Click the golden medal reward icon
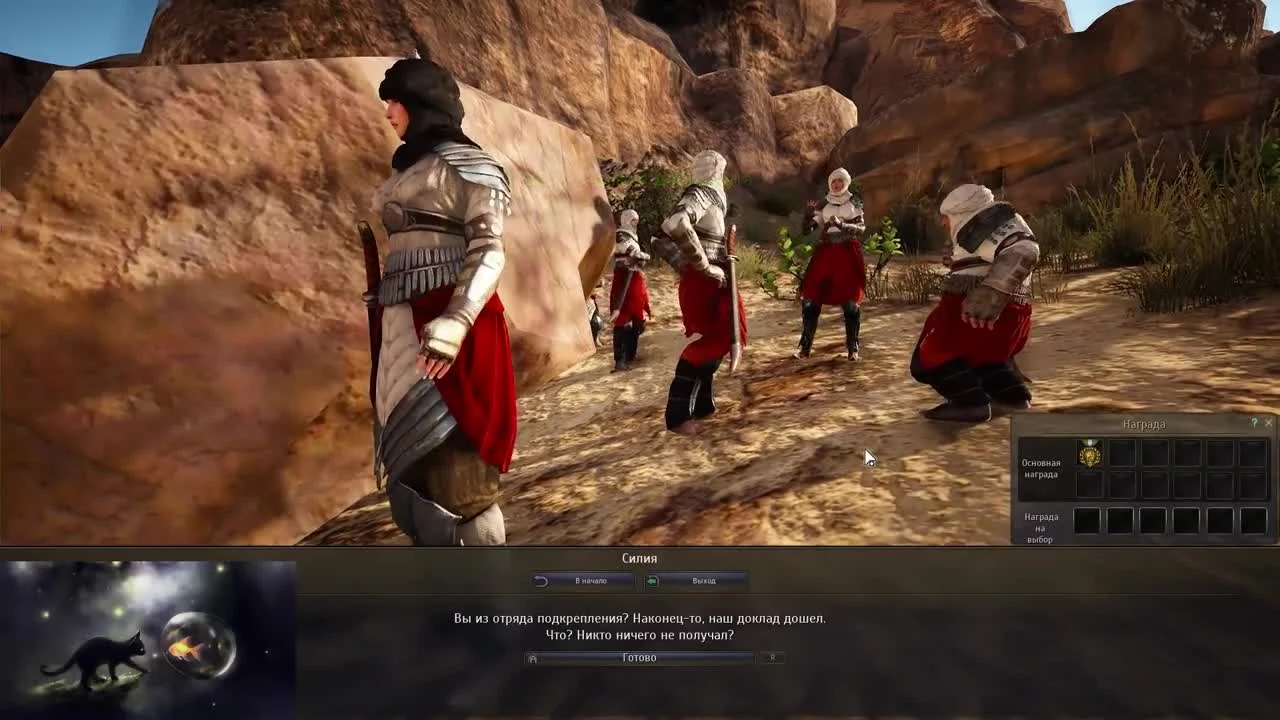The image size is (1280, 720). pos(1090,456)
